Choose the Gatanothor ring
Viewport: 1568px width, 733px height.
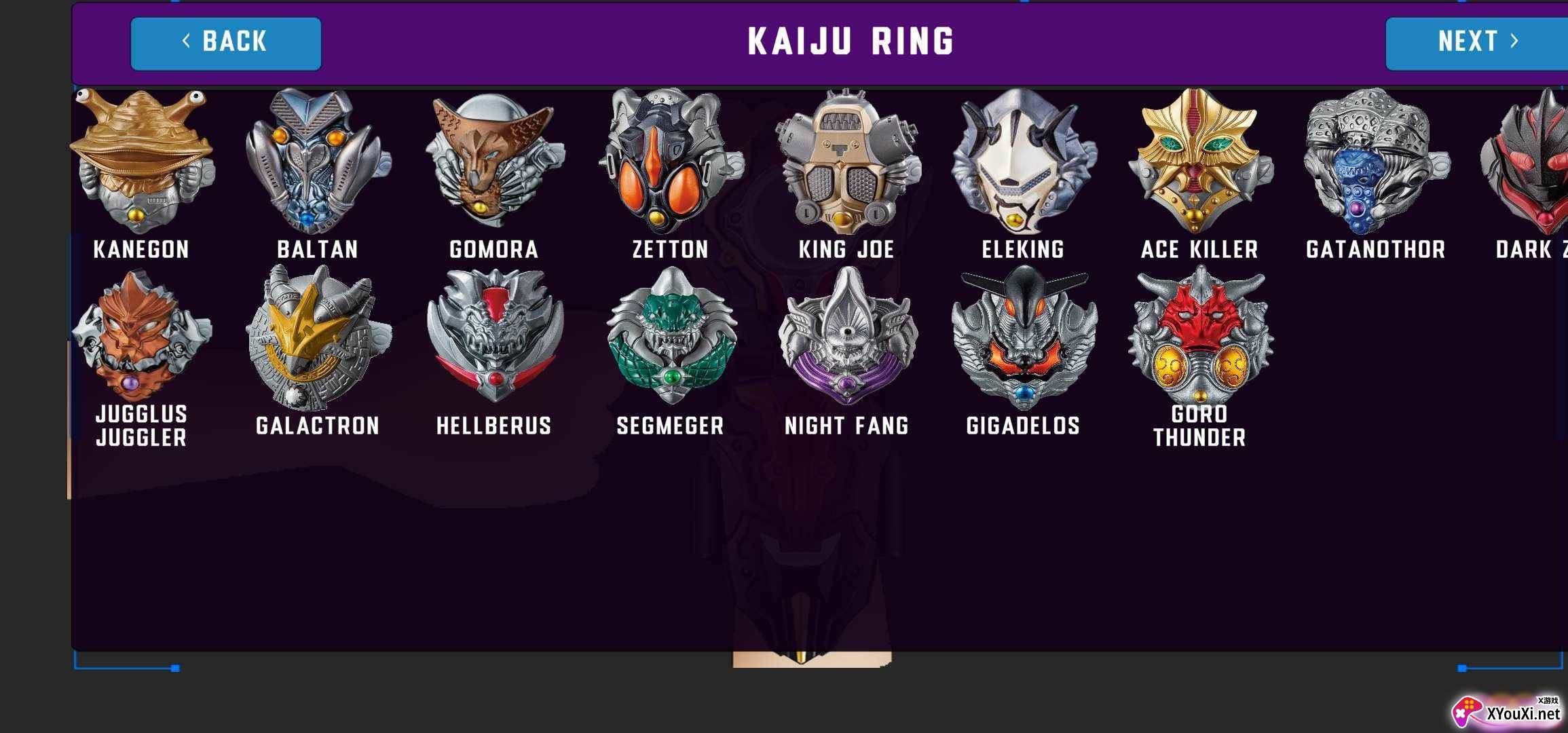(x=1376, y=162)
